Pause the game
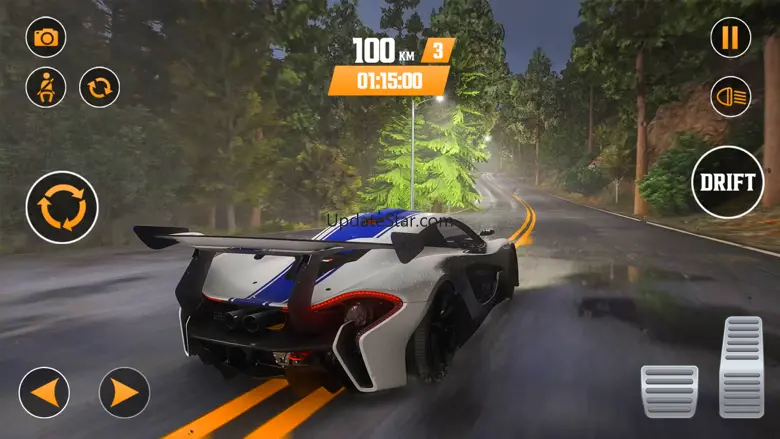The height and width of the screenshot is (439, 780). (x=731, y=38)
